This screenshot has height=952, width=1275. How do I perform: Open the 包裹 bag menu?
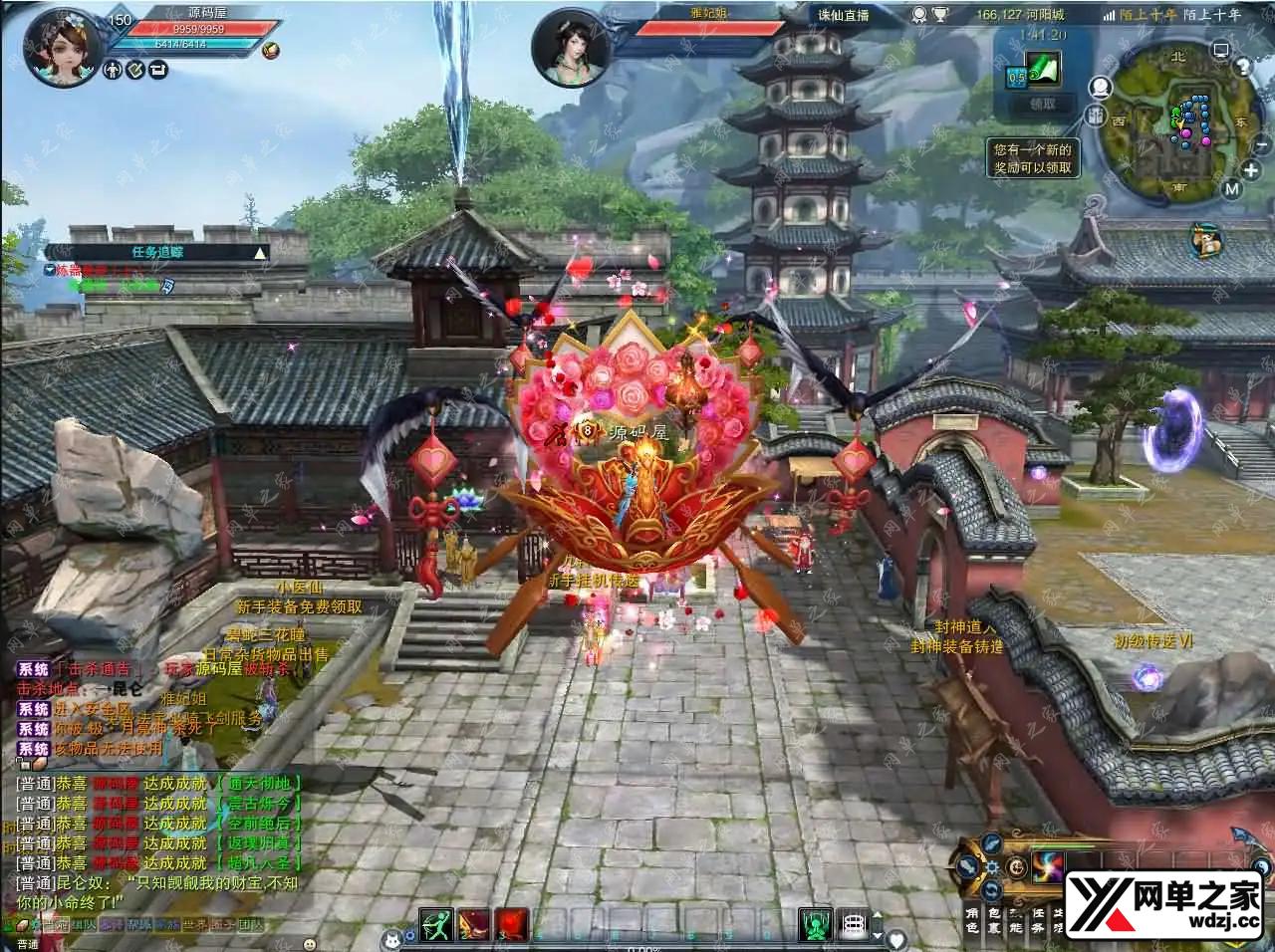point(993,920)
